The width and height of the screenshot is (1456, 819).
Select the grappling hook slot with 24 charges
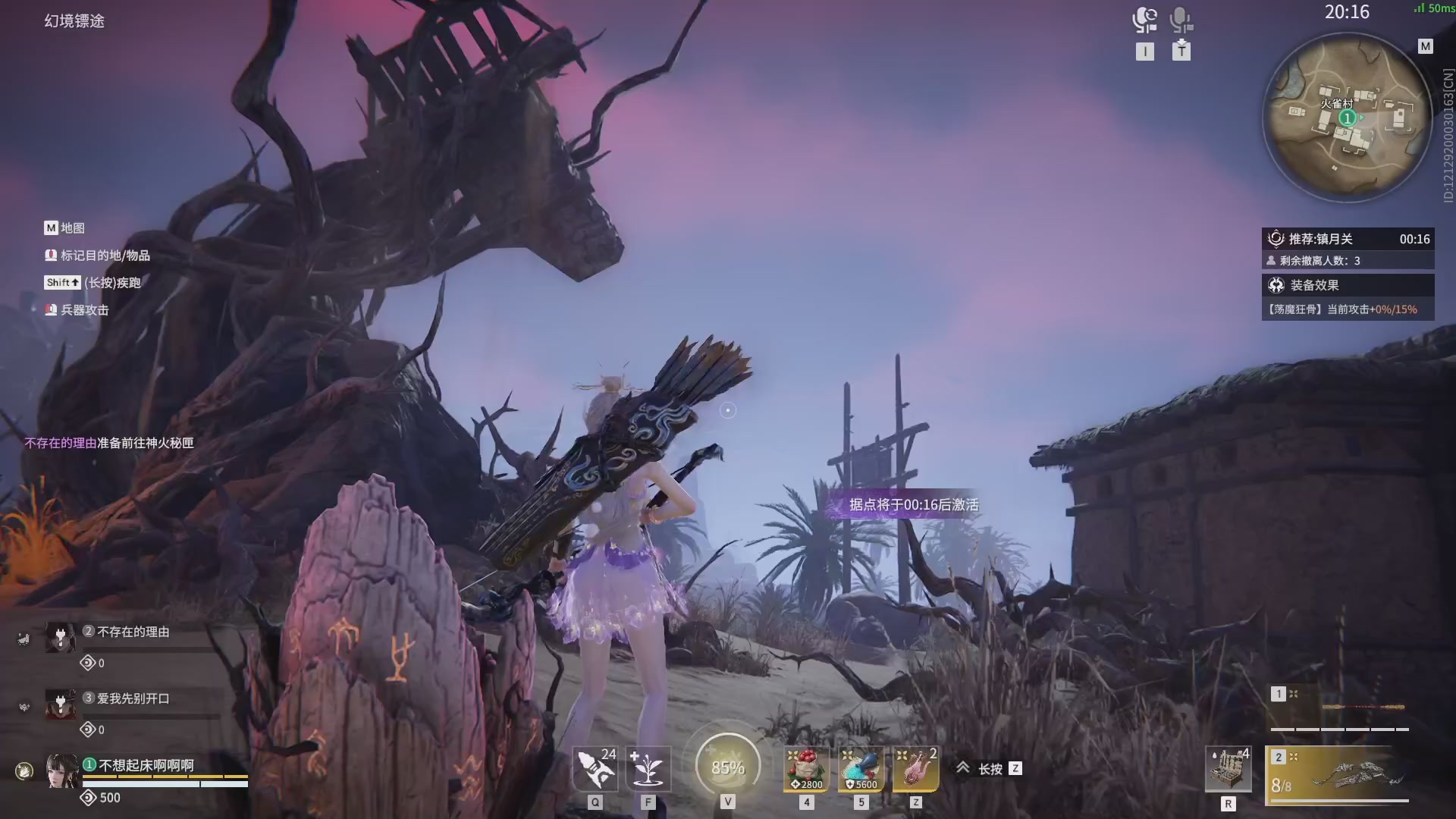(x=595, y=768)
